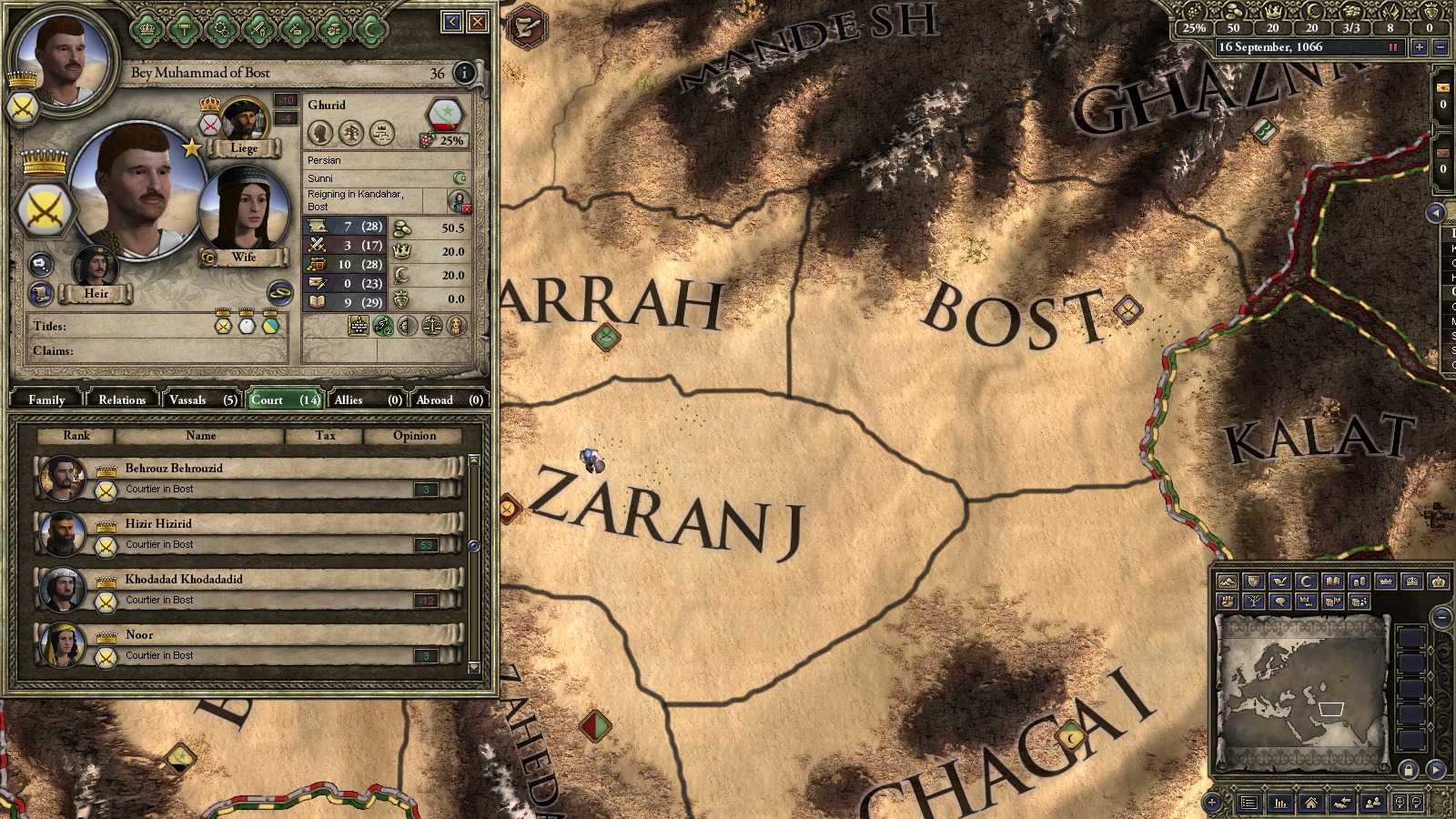Zoom out using the minus magnifier
This screenshot has width=1456, height=819.
1416,803
